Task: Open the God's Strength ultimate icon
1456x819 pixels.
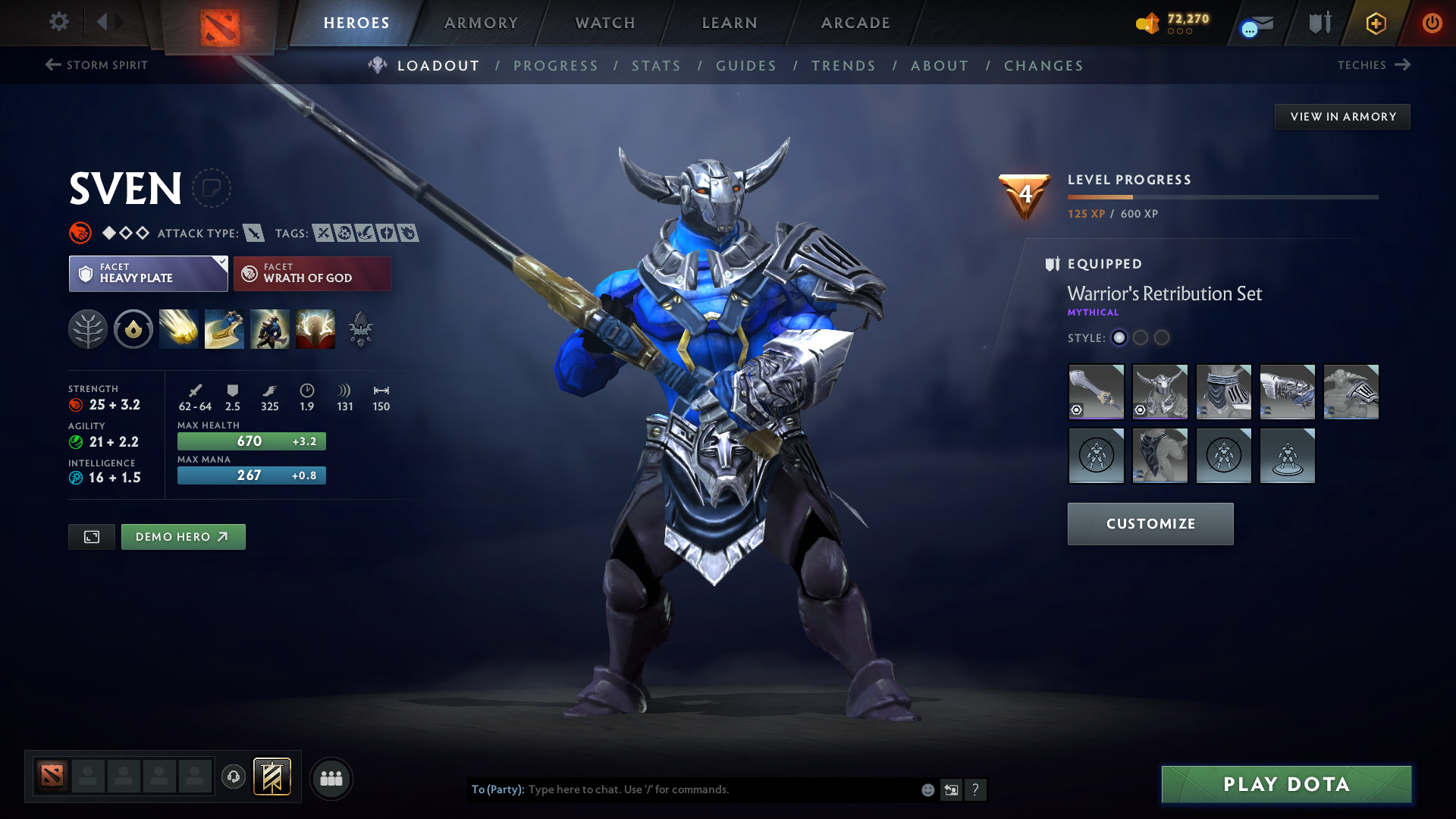Action: click(315, 329)
